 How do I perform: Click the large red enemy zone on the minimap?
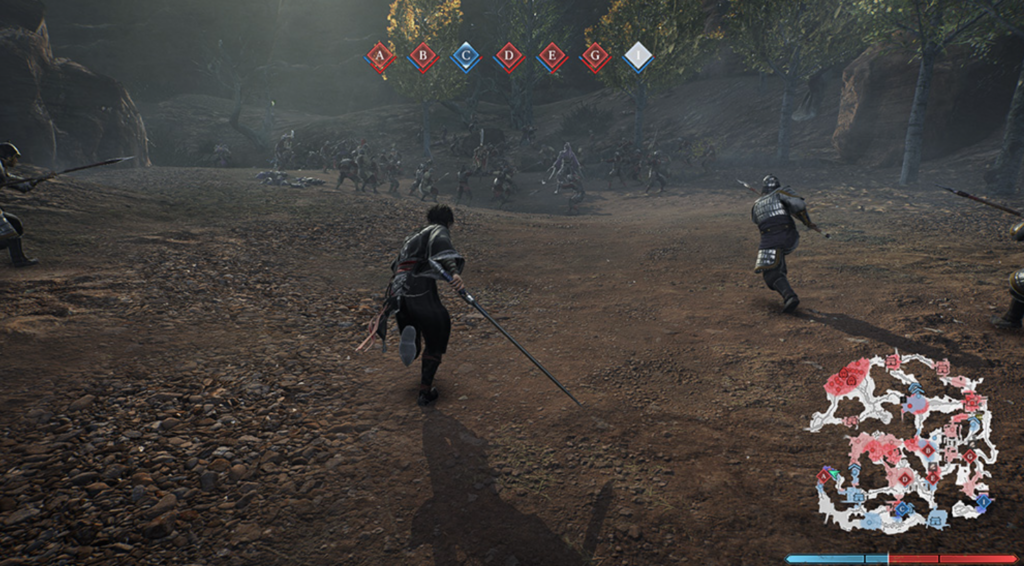click(846, 378)
